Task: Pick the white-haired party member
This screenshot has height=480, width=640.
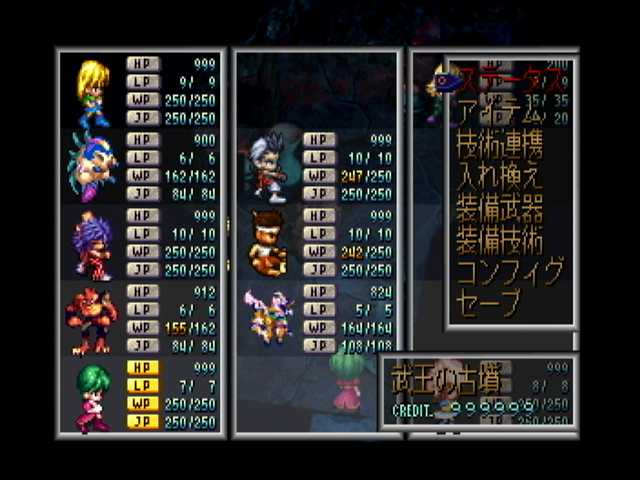Action: pyautogui.click(x=268, y=168)
